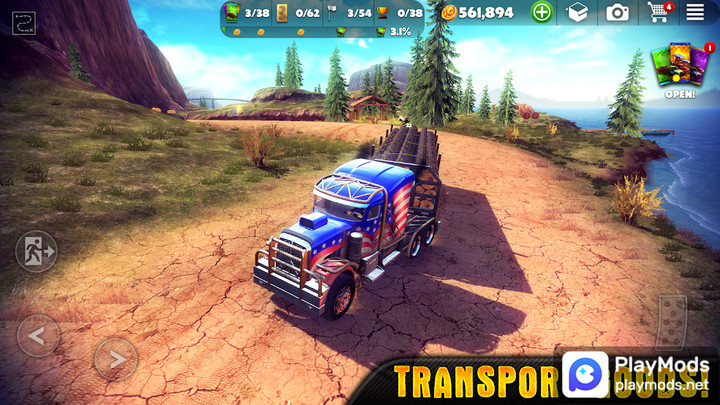Tap the green plus to add coins
This screenshot has height=405, width=720.
click(541, 12)
